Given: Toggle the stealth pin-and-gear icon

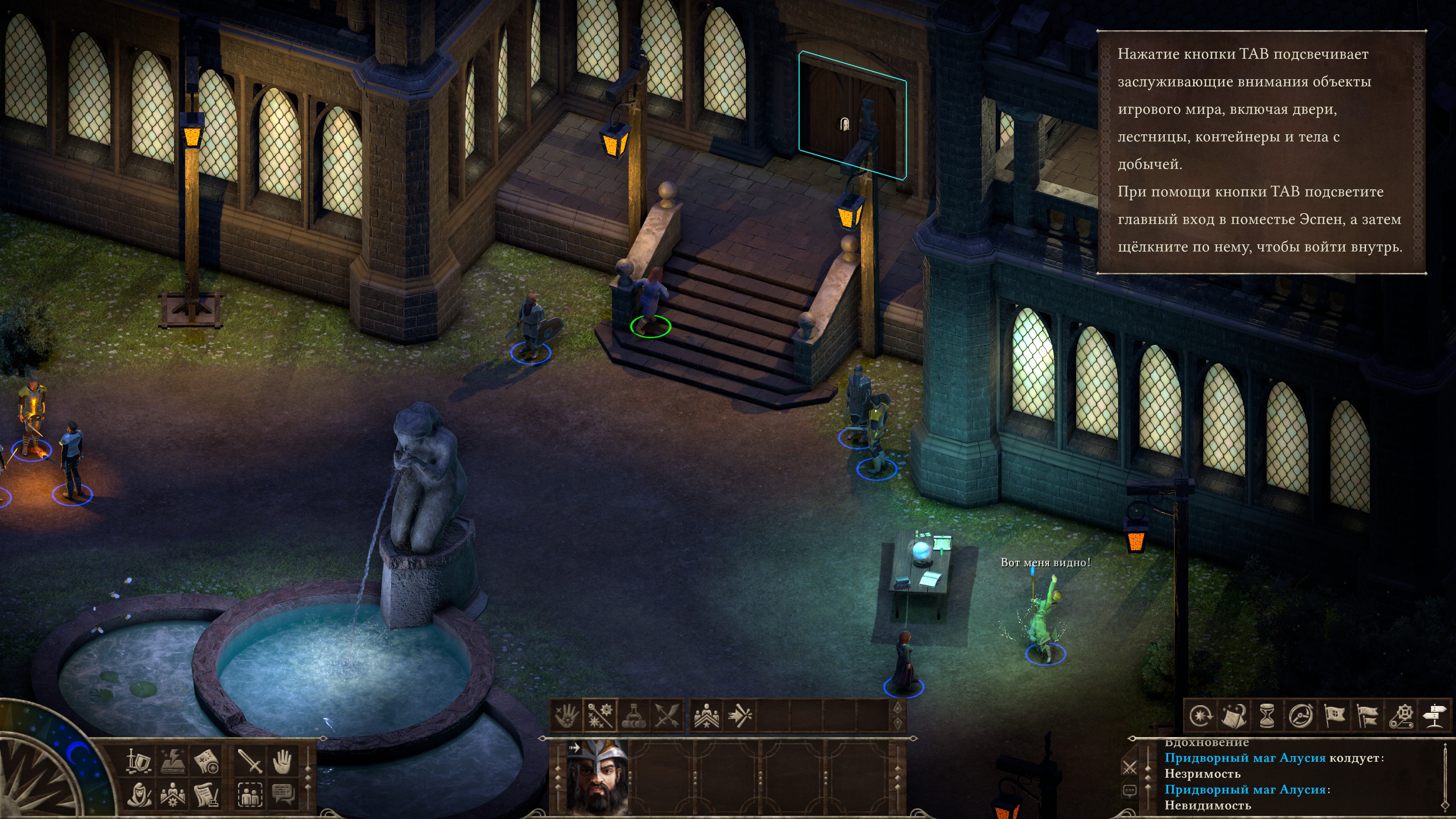Looking at the screenshot, I should 1401,716.
